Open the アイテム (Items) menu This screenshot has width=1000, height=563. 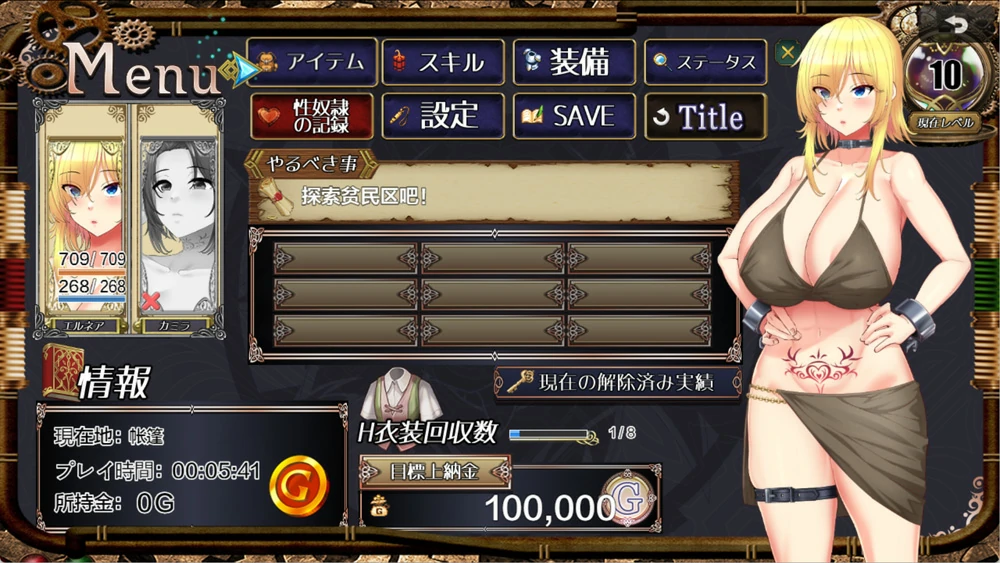click(x=312, y=62)
